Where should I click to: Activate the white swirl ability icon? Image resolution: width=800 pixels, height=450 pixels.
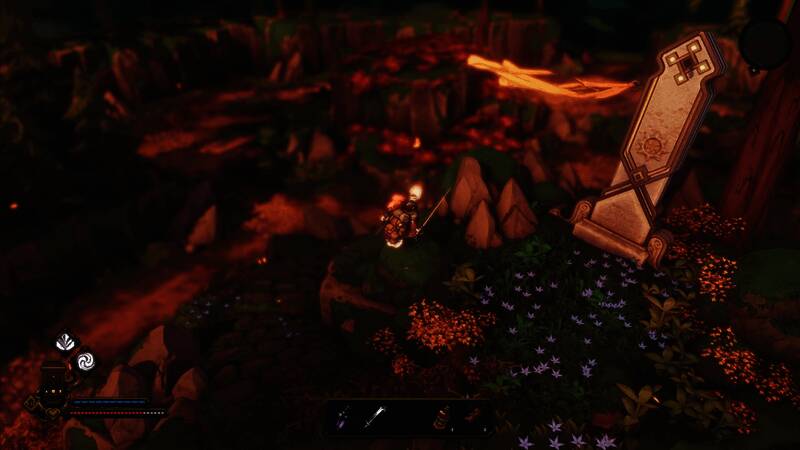click(x=85, y=360)
